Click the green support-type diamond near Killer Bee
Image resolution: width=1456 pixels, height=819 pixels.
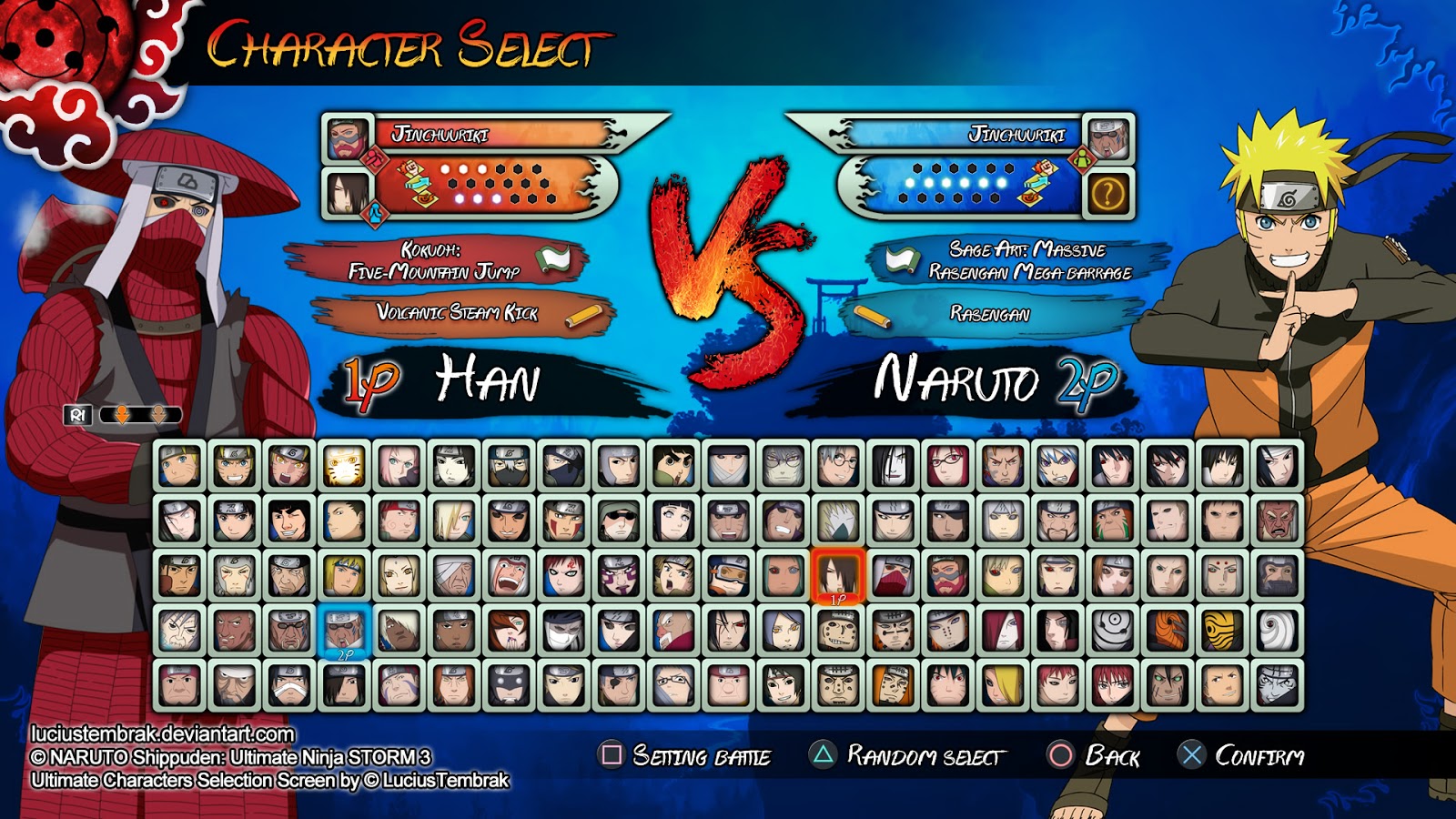(1080, 157)
